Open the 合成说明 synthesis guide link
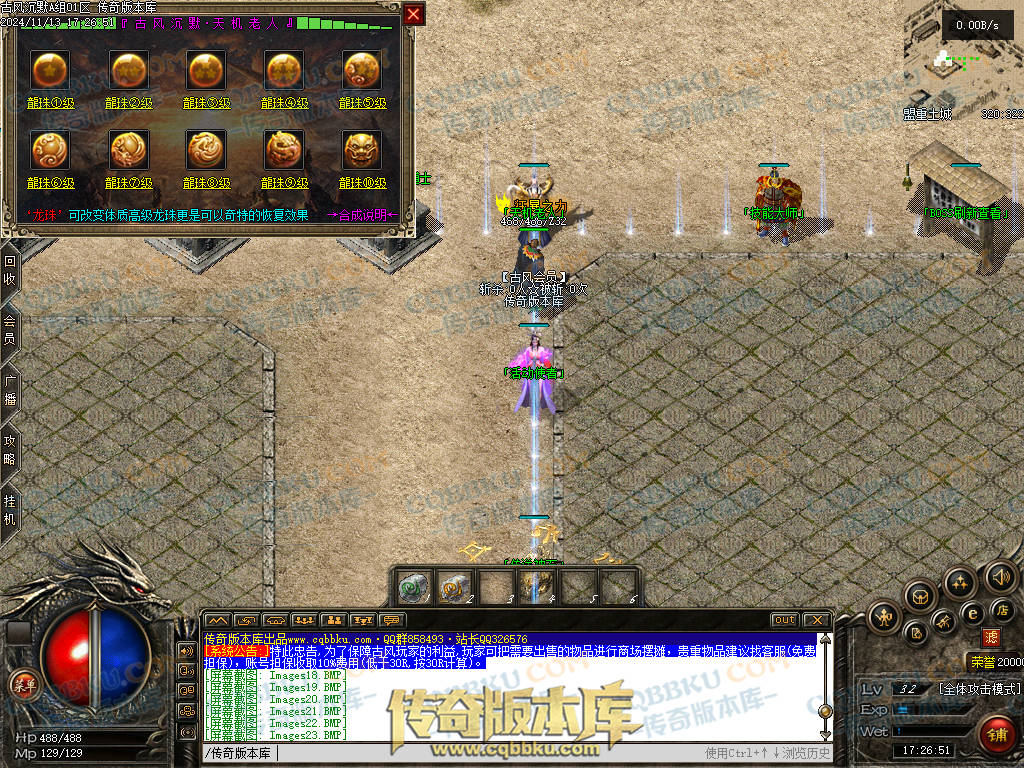The image size is (1024, 768). click(362, 215)
